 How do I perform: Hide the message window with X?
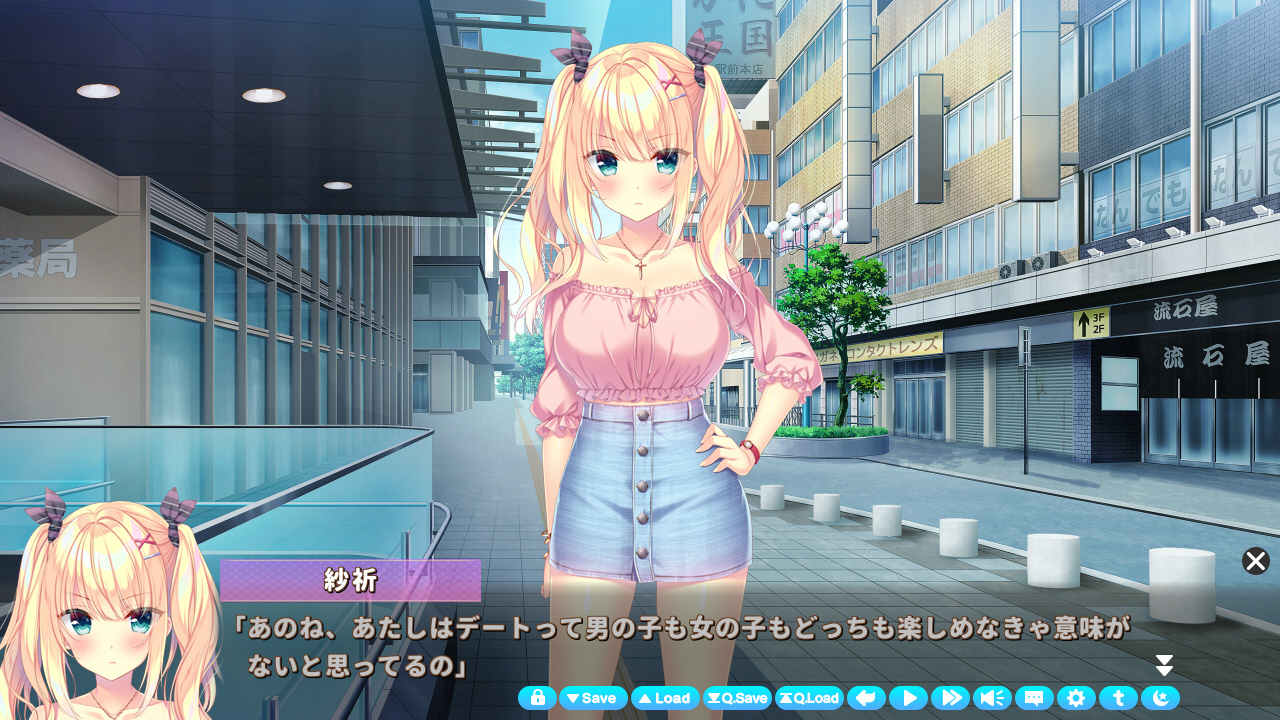1256,561
